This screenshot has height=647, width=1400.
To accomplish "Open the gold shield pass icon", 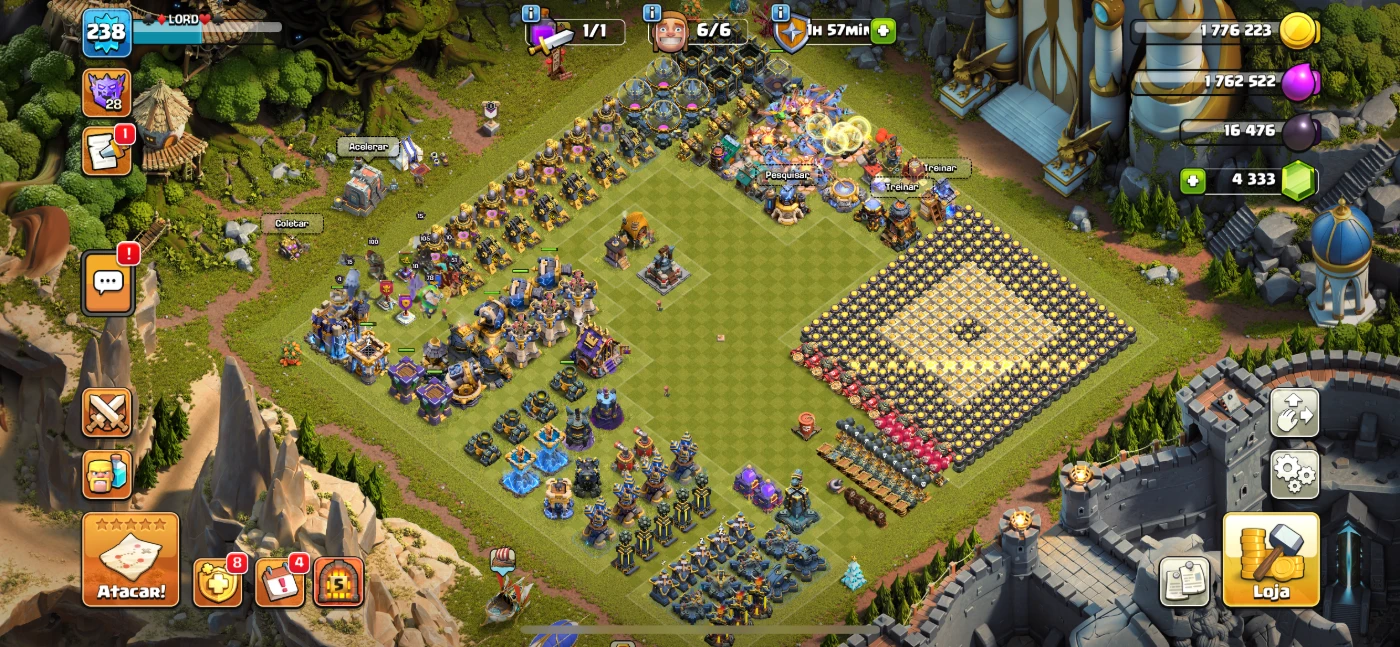I will (217, 582).
